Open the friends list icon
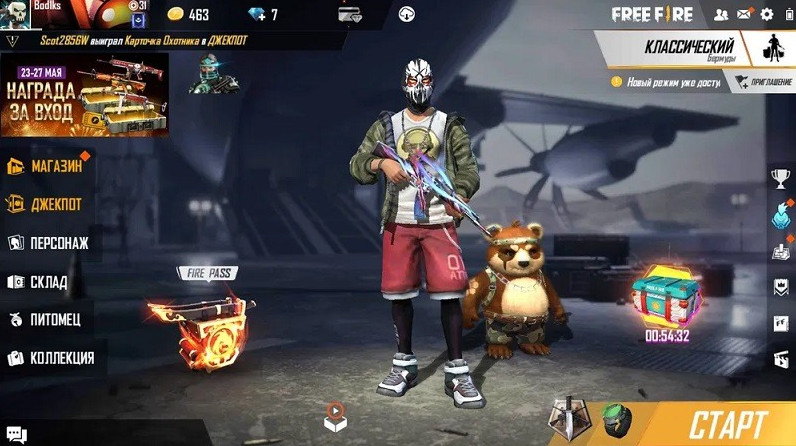This screenshot has height=446, width=796. 719,14
